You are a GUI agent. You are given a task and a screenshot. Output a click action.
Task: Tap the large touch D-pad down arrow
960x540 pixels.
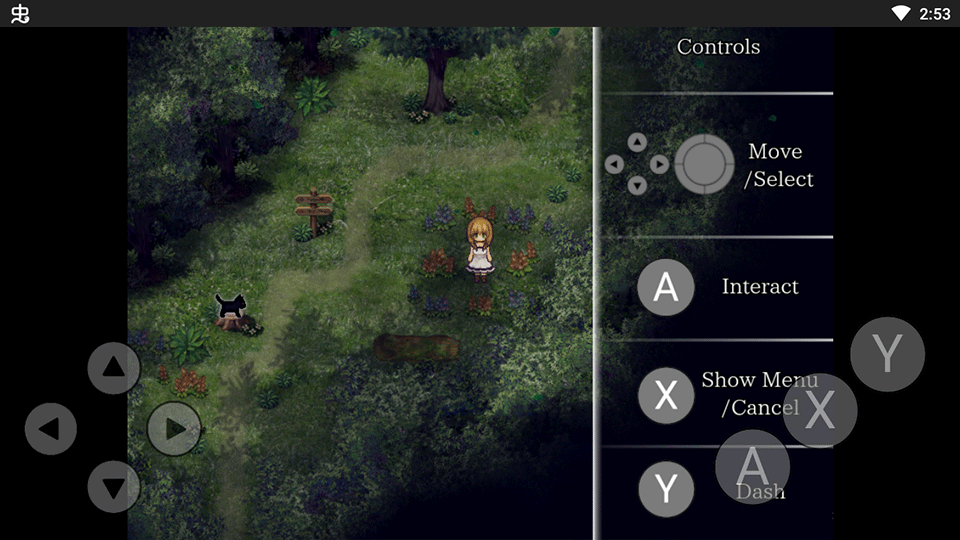pyautogui.click(x=114, y=488)
